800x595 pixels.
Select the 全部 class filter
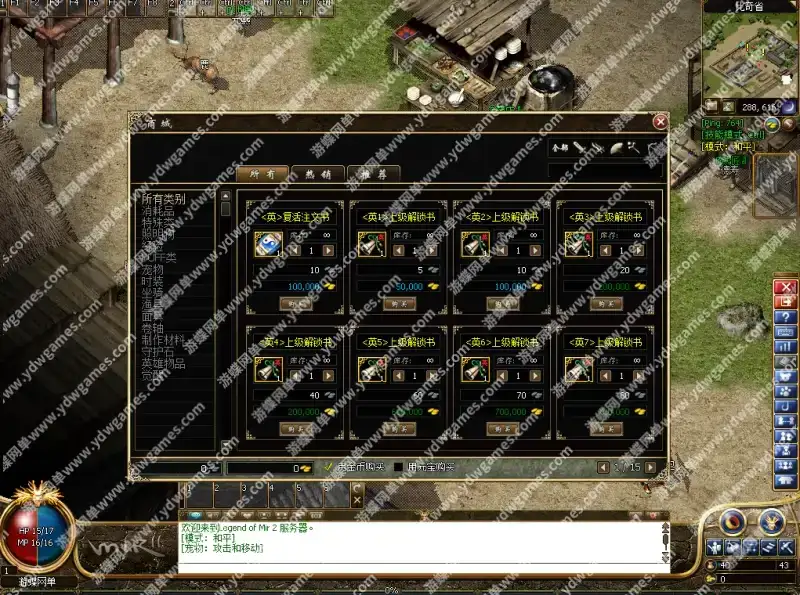(561, 148)
